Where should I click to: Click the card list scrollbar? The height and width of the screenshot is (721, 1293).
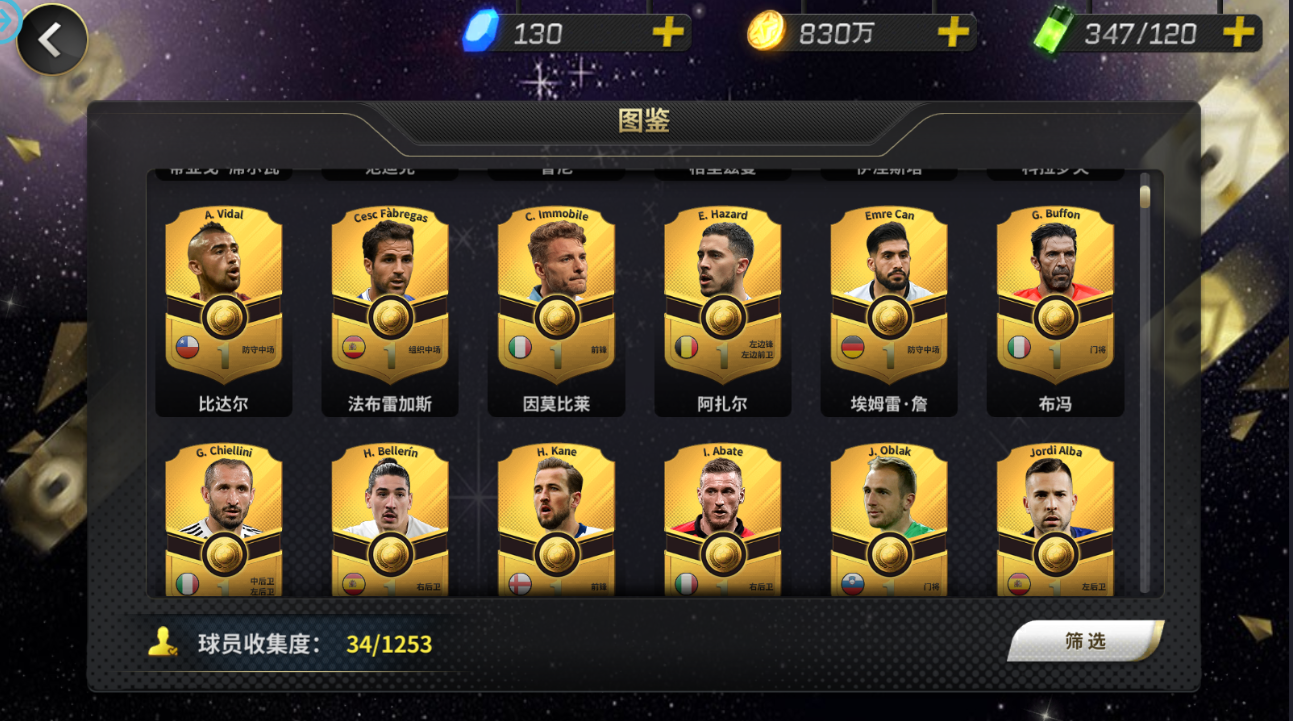click(x=1145, y=380)
